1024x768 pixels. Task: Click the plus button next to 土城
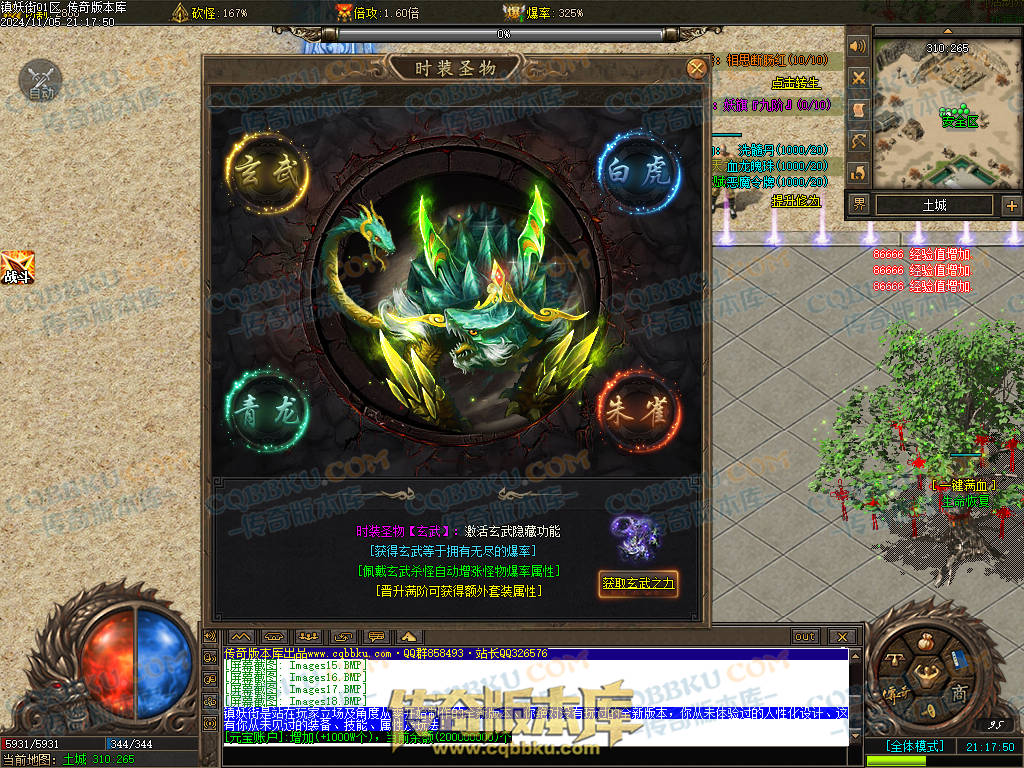[1011, 206]
